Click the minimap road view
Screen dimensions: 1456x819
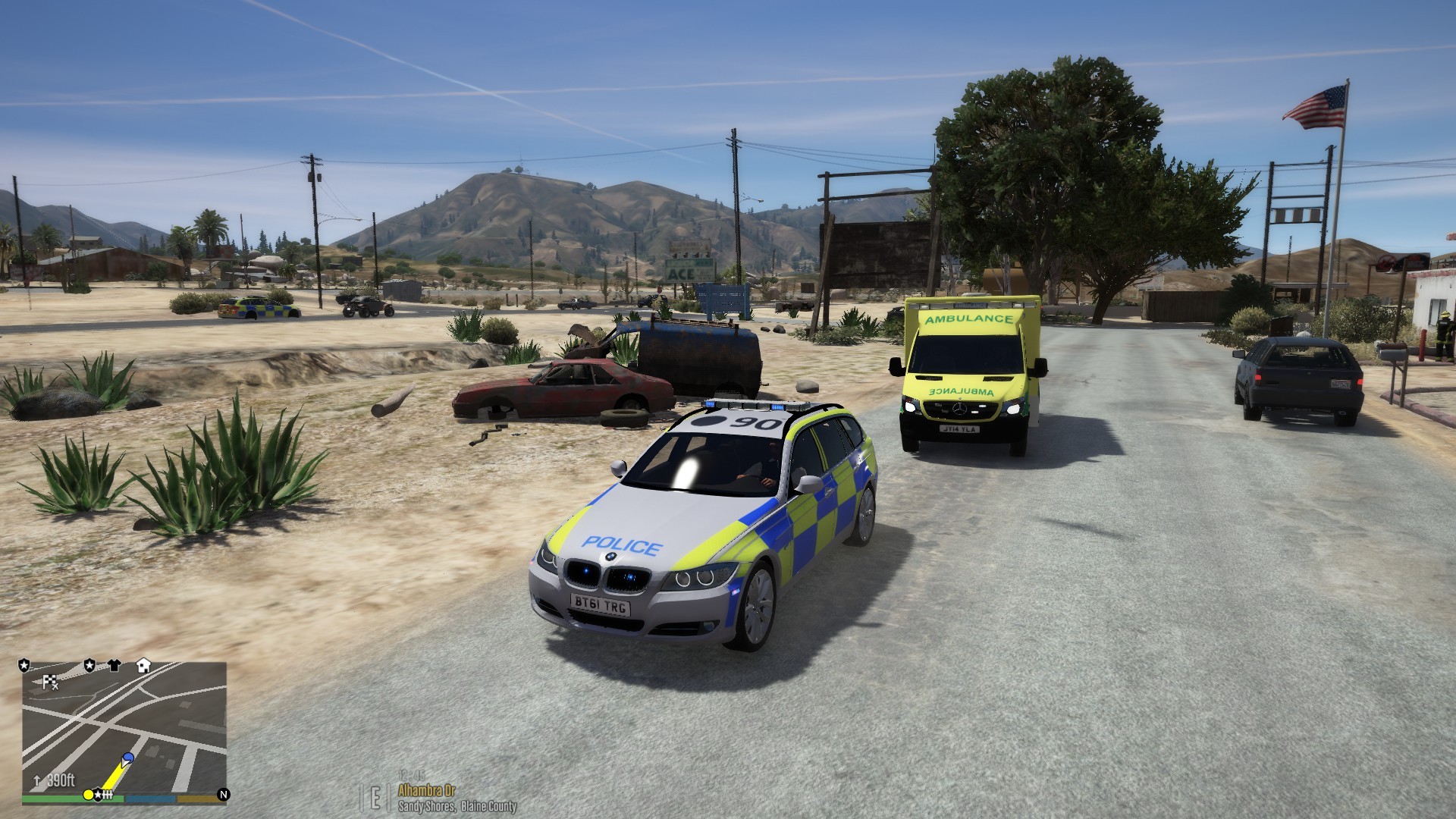coord(124,726)
